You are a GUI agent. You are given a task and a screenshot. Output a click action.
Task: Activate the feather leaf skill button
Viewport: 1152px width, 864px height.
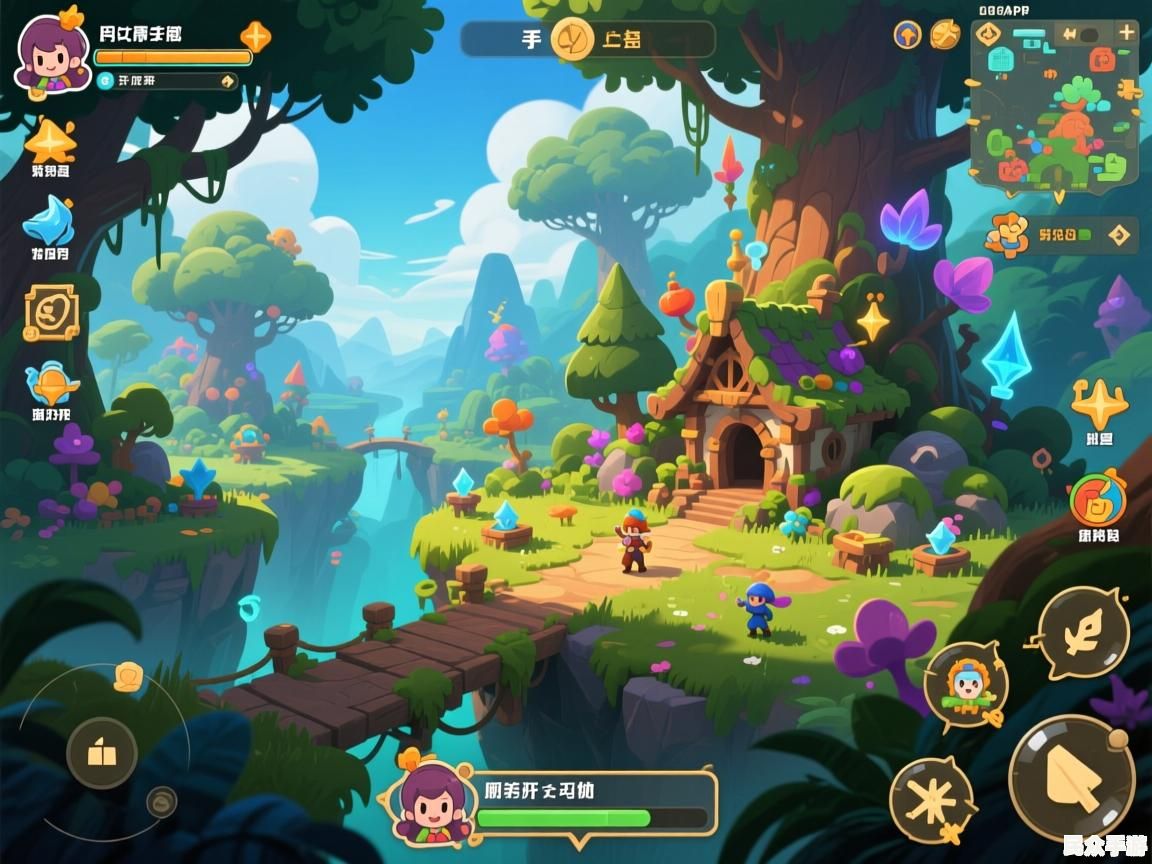pyautogui.click(x=1083, y=633)
